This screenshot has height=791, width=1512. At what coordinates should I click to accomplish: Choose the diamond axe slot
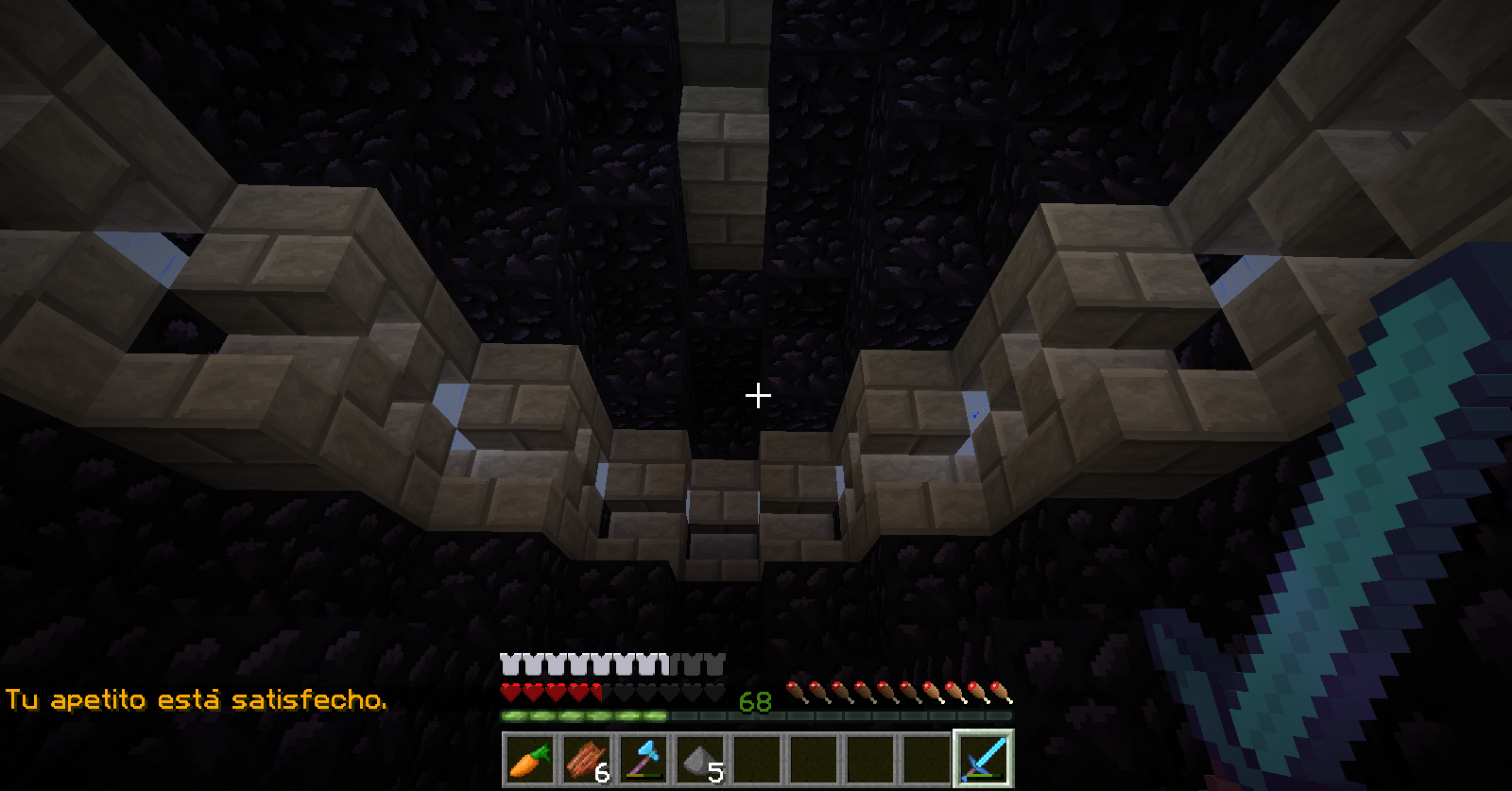click(644, 759)
